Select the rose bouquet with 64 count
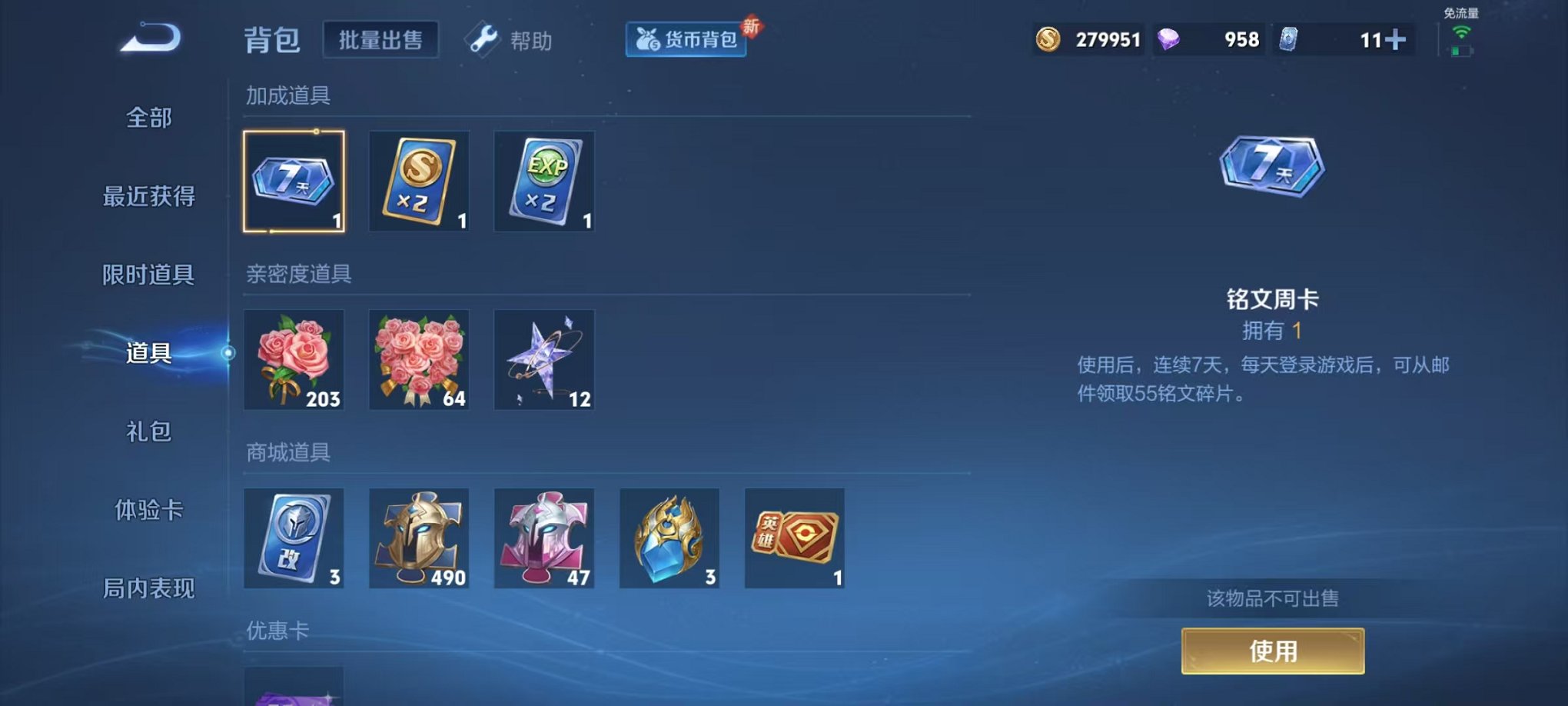 (420, 361)
